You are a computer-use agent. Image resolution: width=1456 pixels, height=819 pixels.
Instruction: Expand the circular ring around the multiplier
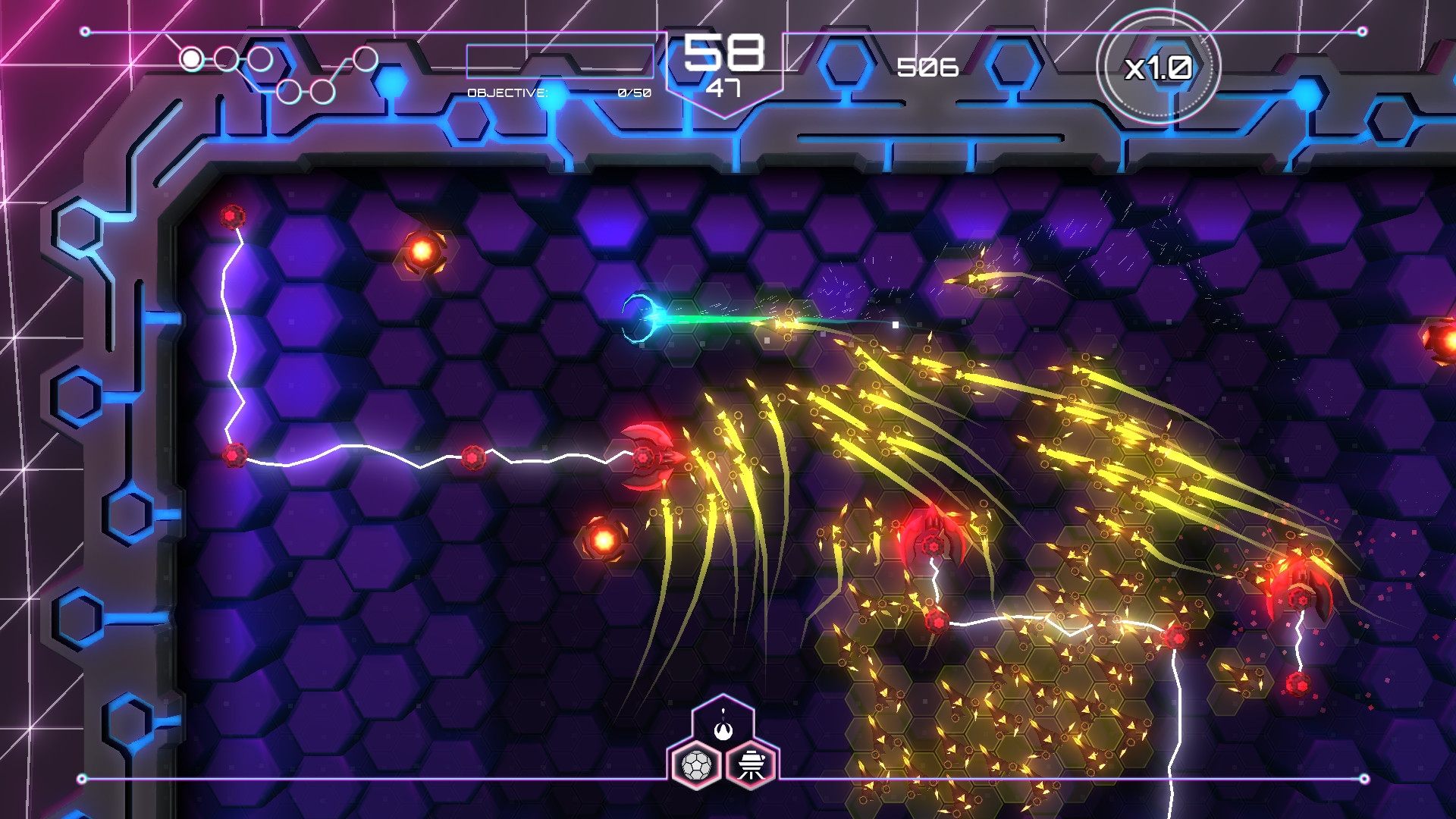[1159, 67]
